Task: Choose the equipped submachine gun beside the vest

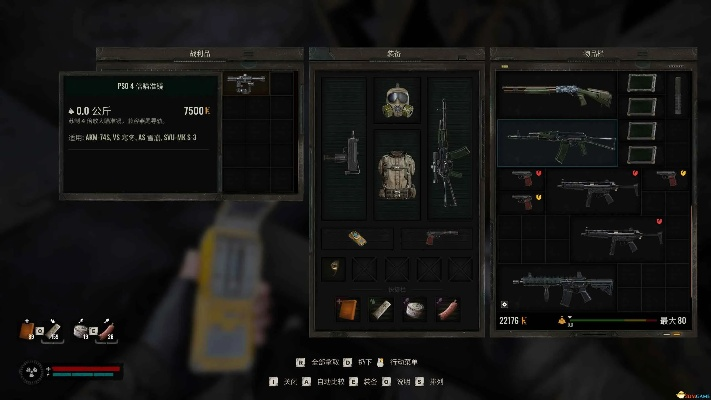Action: click(x=344, y=161)
